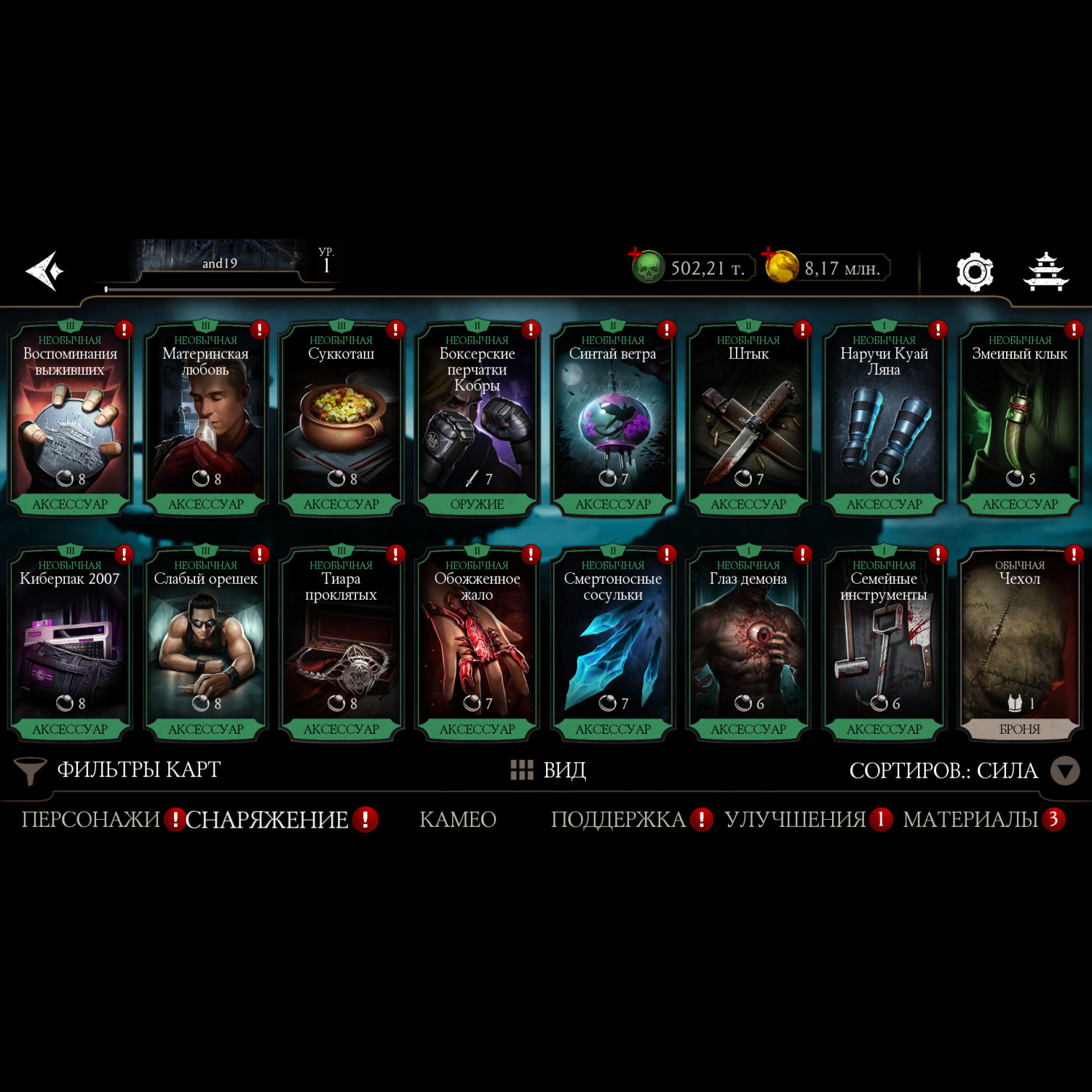Select the Суккоташ accessory card

tap(341, 419)
